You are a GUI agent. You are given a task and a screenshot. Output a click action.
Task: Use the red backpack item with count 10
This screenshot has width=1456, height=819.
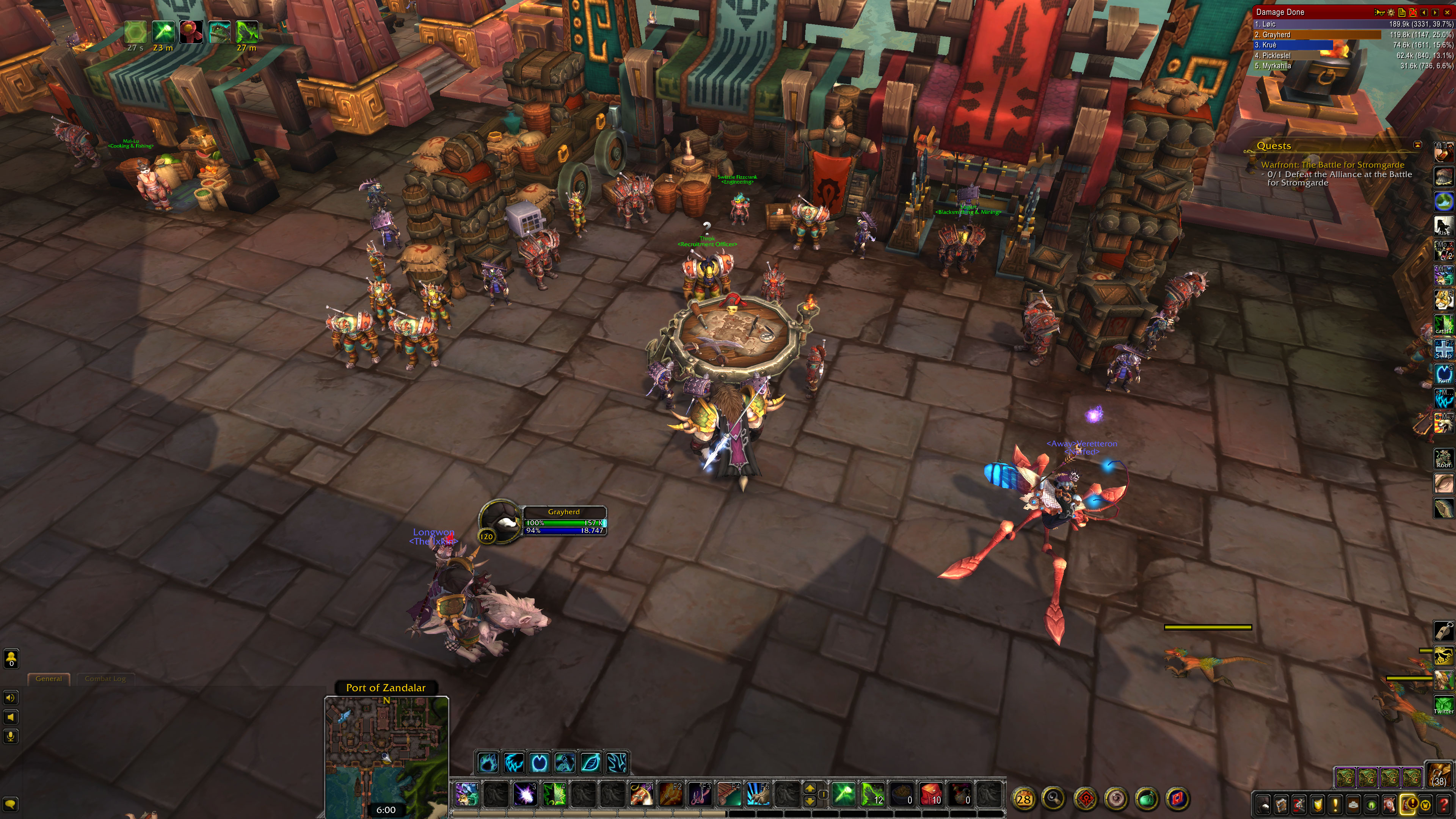pos(930,795)
